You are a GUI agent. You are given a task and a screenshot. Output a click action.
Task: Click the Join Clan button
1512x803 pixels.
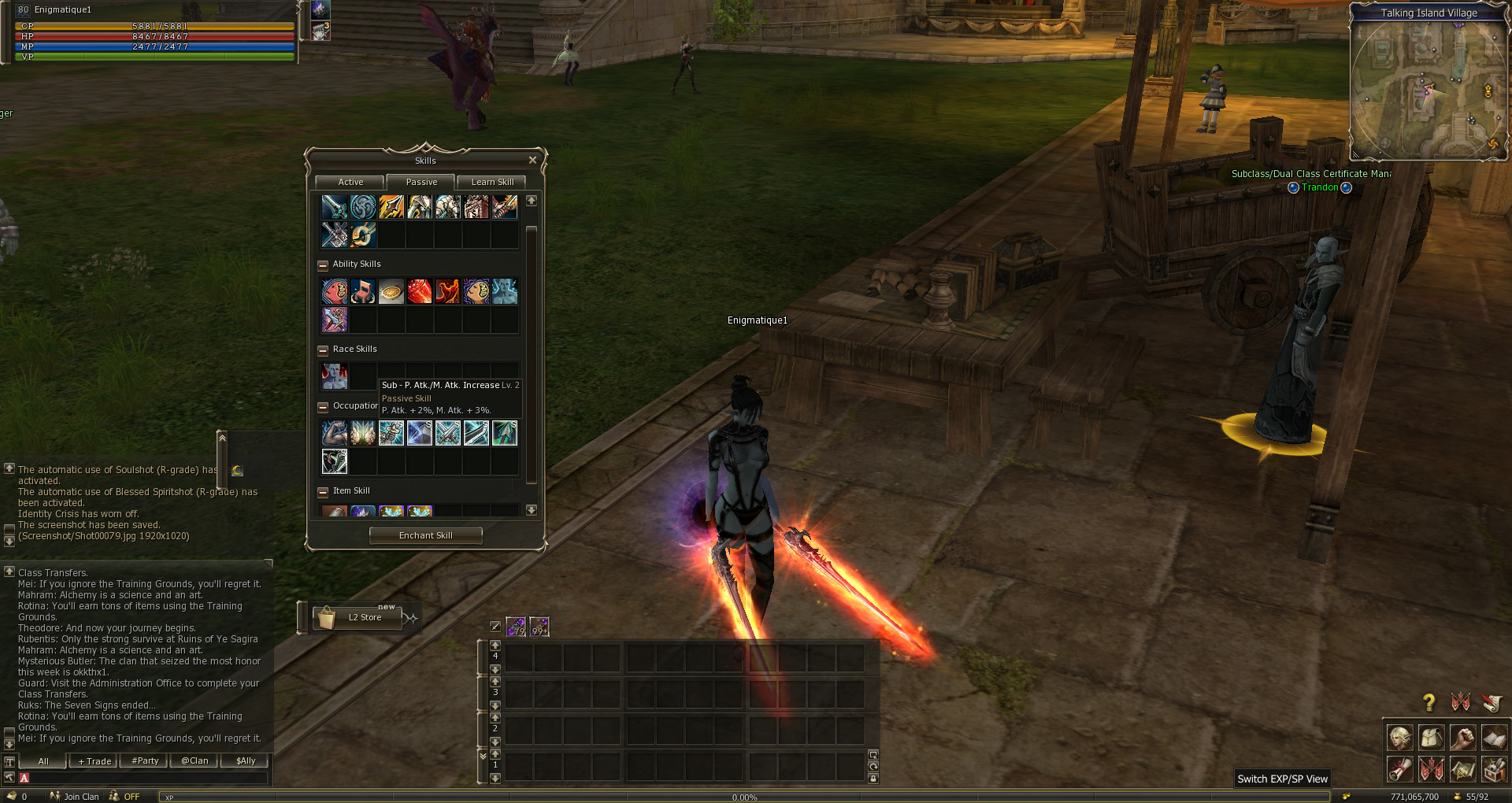76,797
